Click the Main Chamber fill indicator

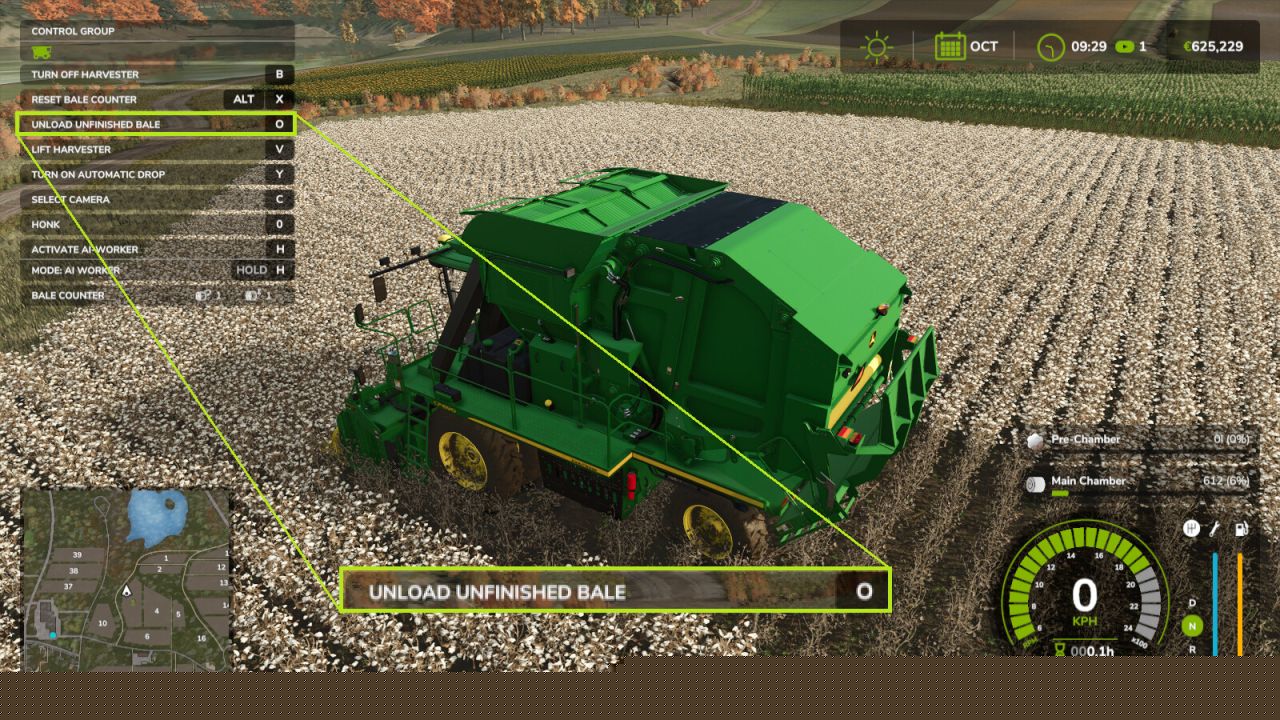[x=1140, y=483]
